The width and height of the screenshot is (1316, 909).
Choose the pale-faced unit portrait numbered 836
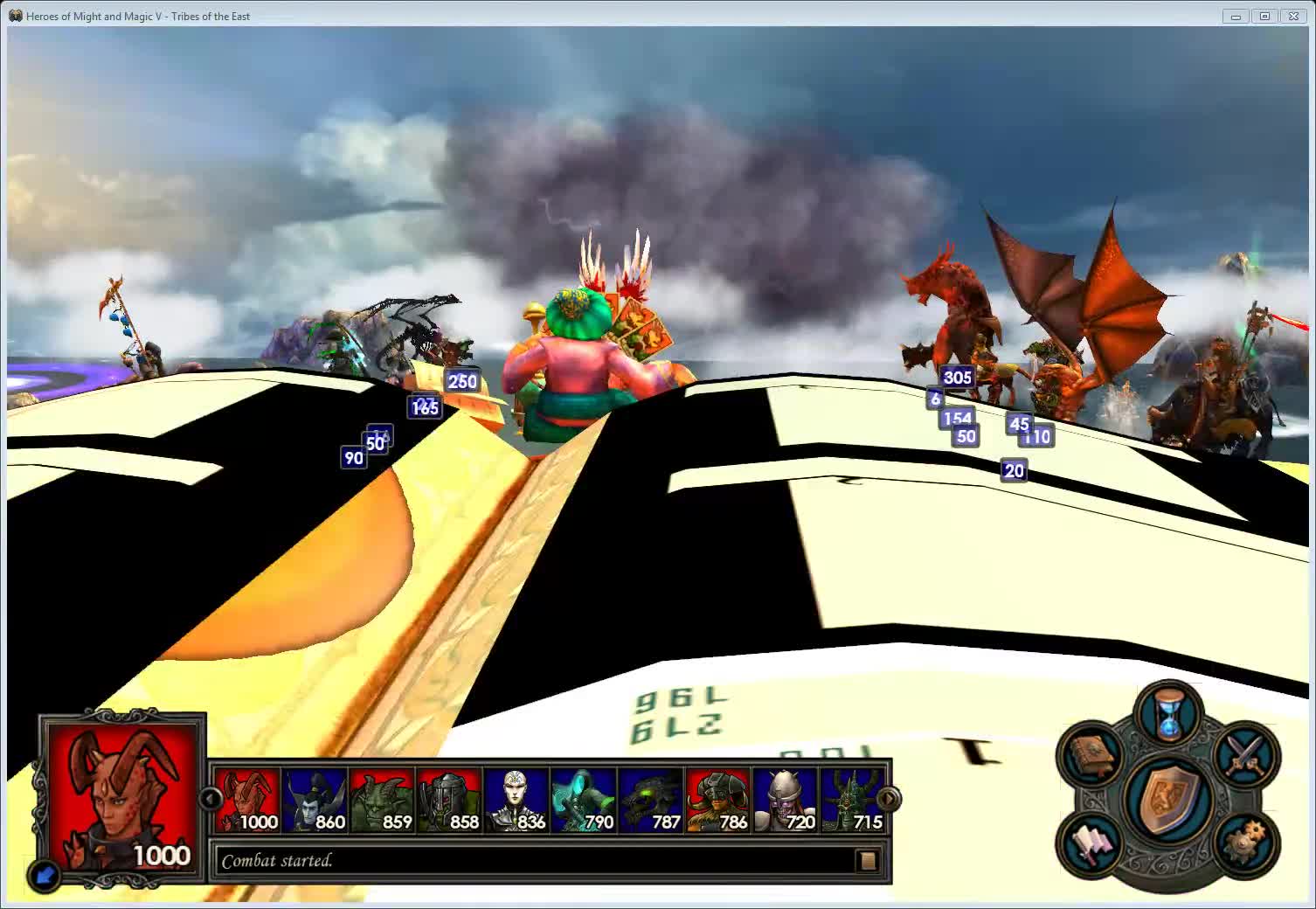[516, 800]
